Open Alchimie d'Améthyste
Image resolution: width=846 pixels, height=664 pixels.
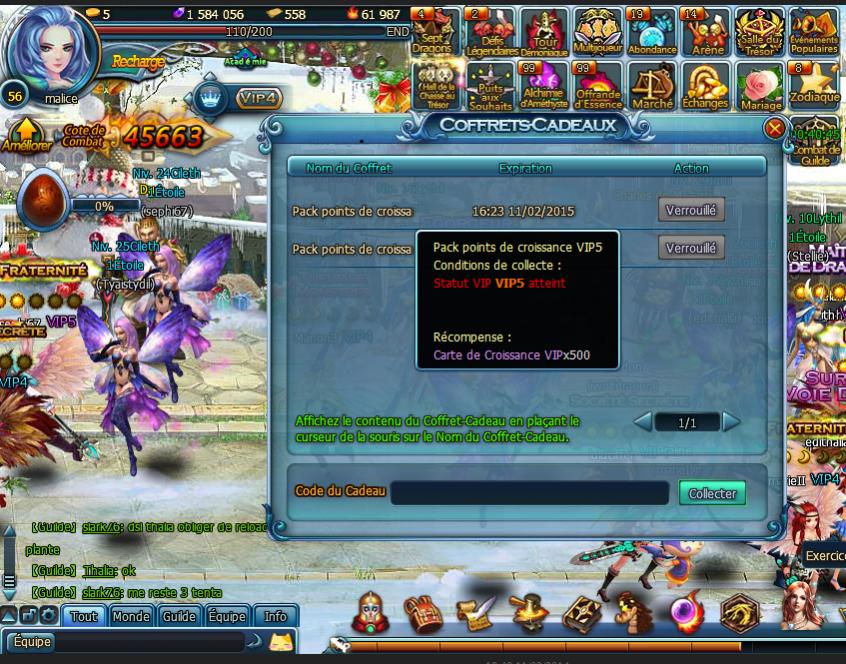click(x=544, y=87)
